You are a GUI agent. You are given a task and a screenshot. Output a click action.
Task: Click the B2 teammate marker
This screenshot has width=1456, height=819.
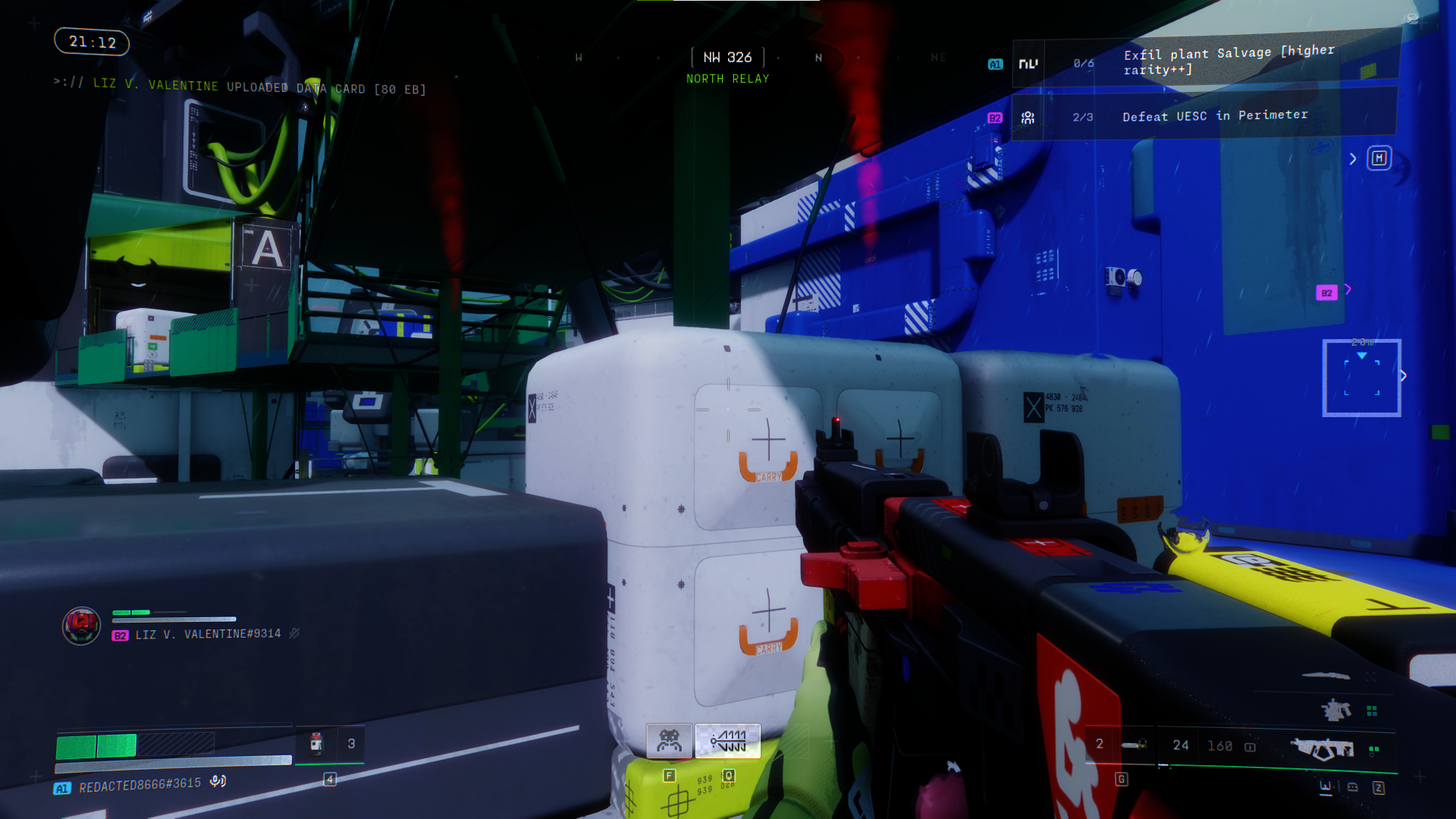[x=1326, y=293]
